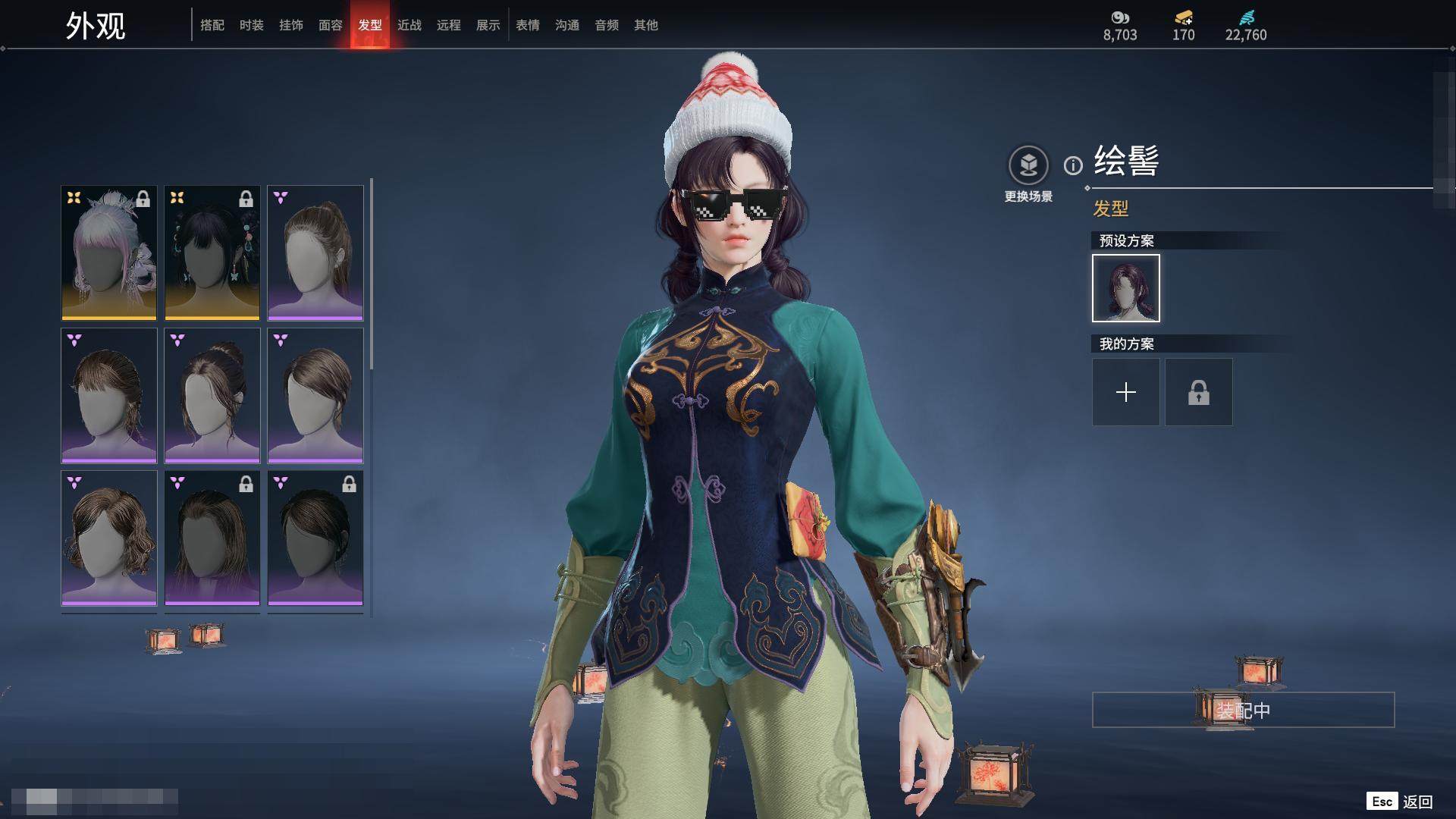Choose the high ponytail hairstyle
The image size is (1456, 819).
point(315,253)
